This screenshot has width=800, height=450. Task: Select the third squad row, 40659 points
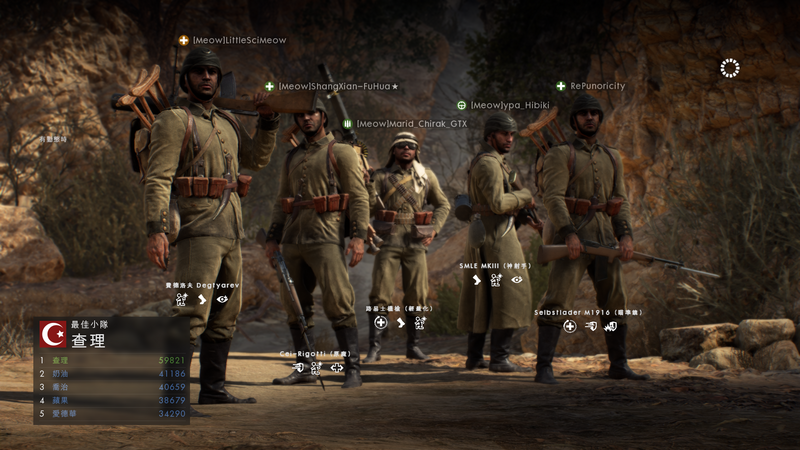click(x=112, y=386)
